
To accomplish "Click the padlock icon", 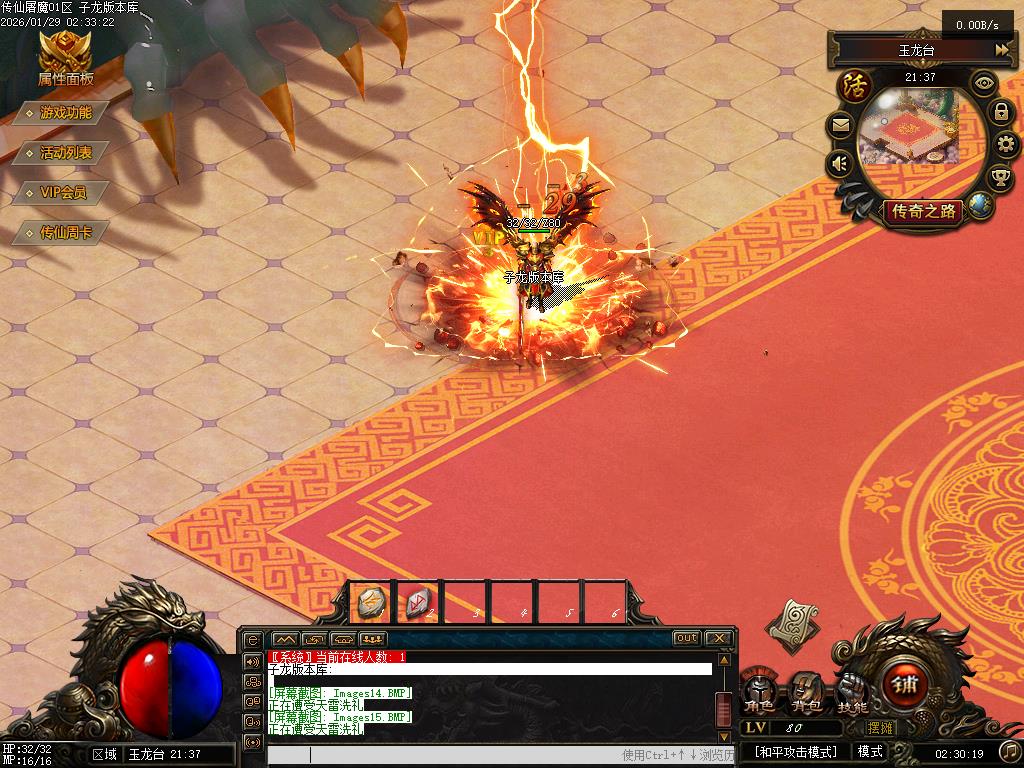I will [x=1001, y=112].
